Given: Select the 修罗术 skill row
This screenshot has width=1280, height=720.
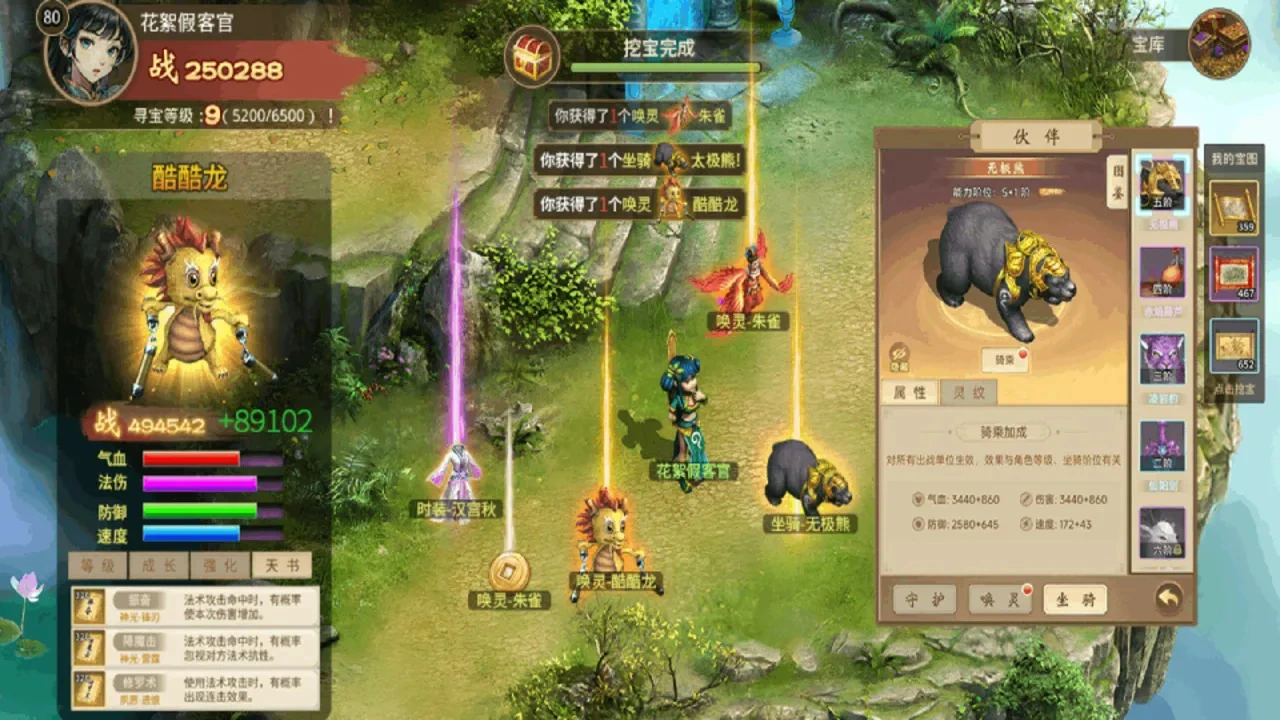Looking at the screenshot, I should point(195,689).
